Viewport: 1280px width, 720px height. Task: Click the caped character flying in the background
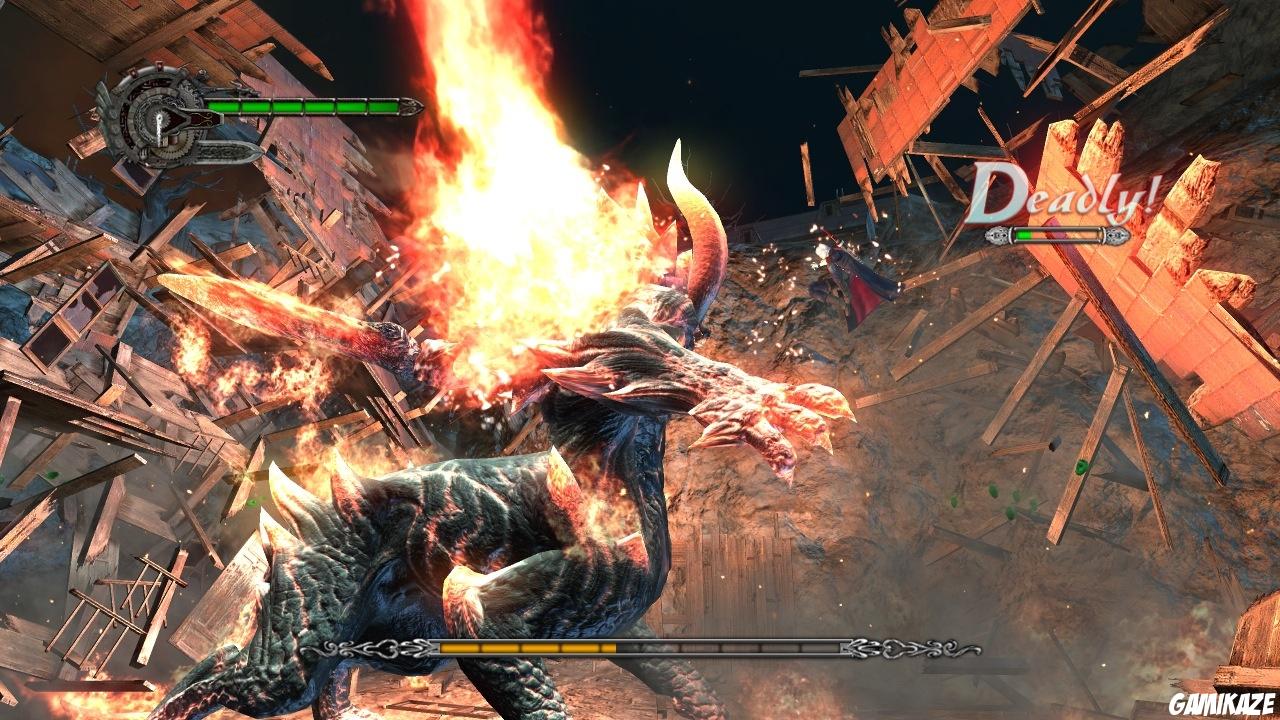[x=858, y=280]
